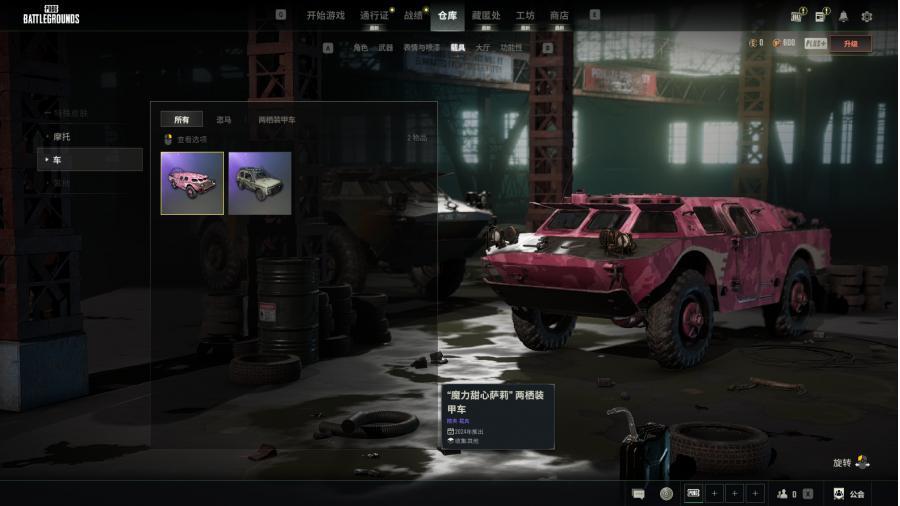This screenshot has height=506, width=900.
Task: Show the 大厅 lobby sub-tab
Action: 483,47
